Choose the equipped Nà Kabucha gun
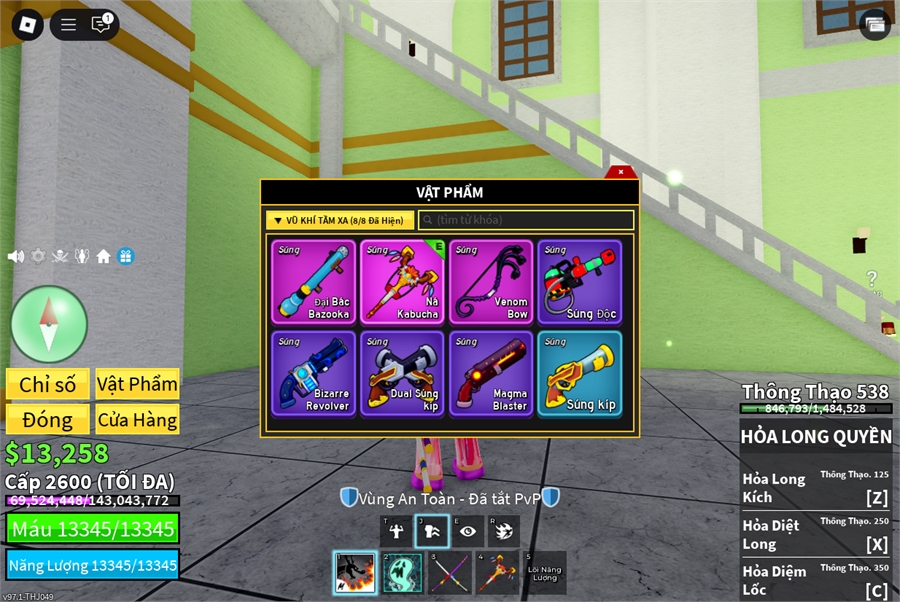 pyautogui.click(x=403, y=282)
